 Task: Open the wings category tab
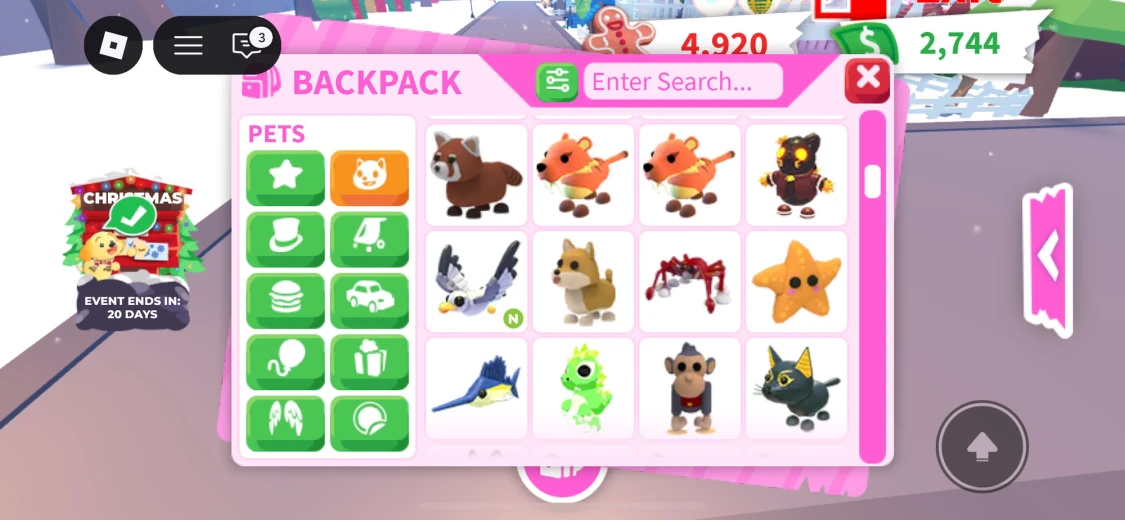285,423
